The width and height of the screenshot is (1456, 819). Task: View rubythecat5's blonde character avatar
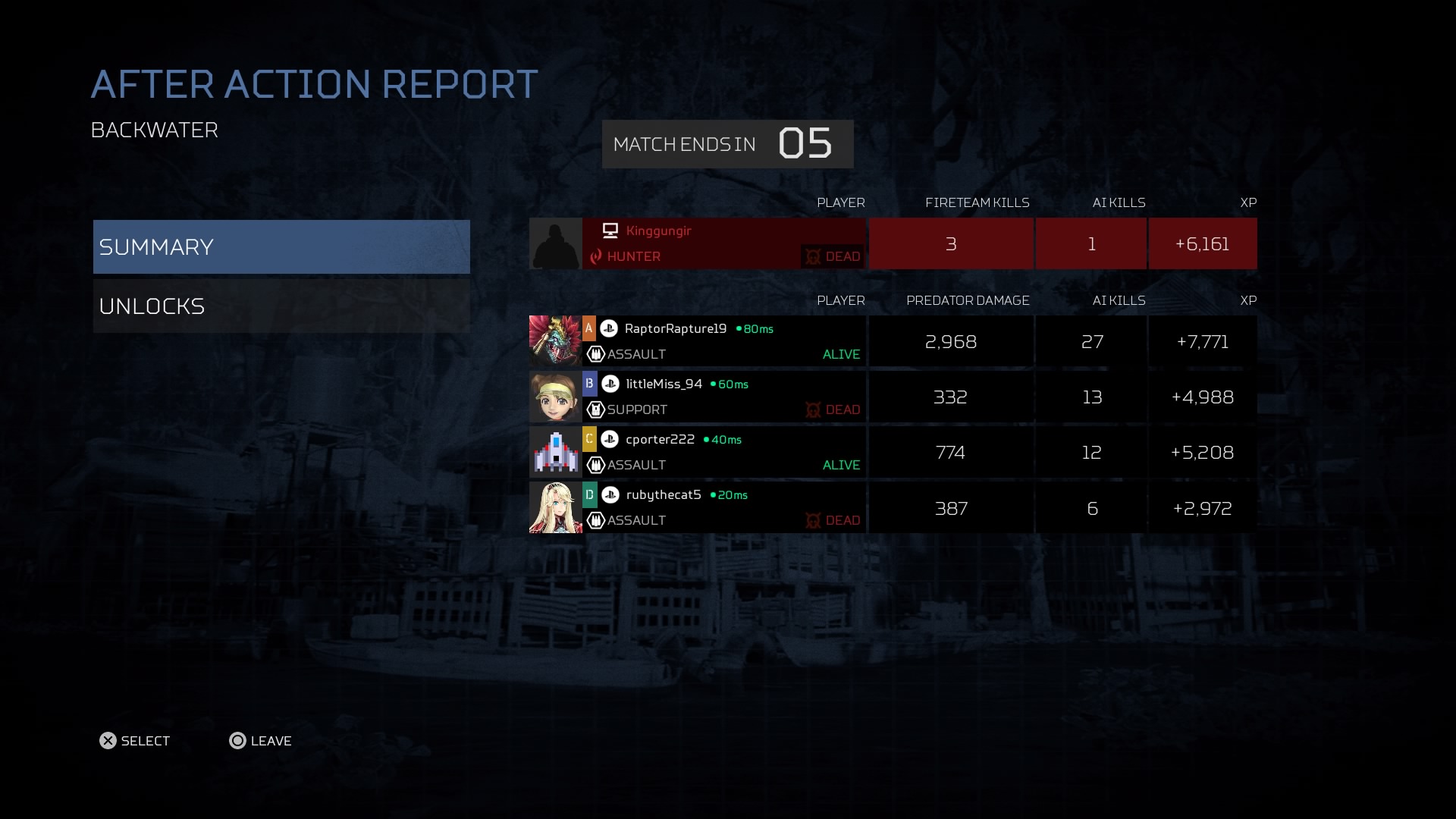click(555, 507)
